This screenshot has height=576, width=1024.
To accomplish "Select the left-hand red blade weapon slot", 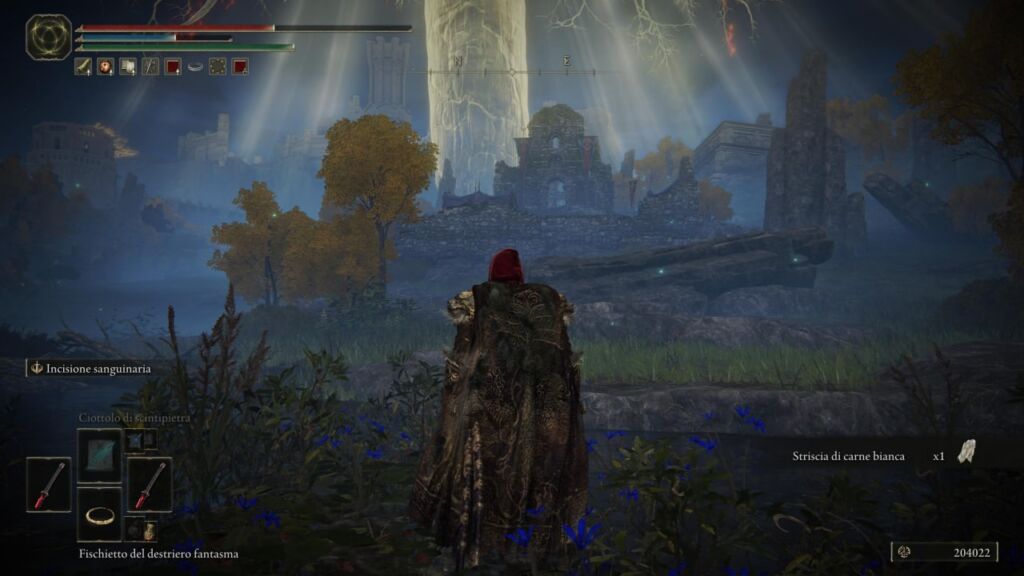I will [x=48, y=485].
